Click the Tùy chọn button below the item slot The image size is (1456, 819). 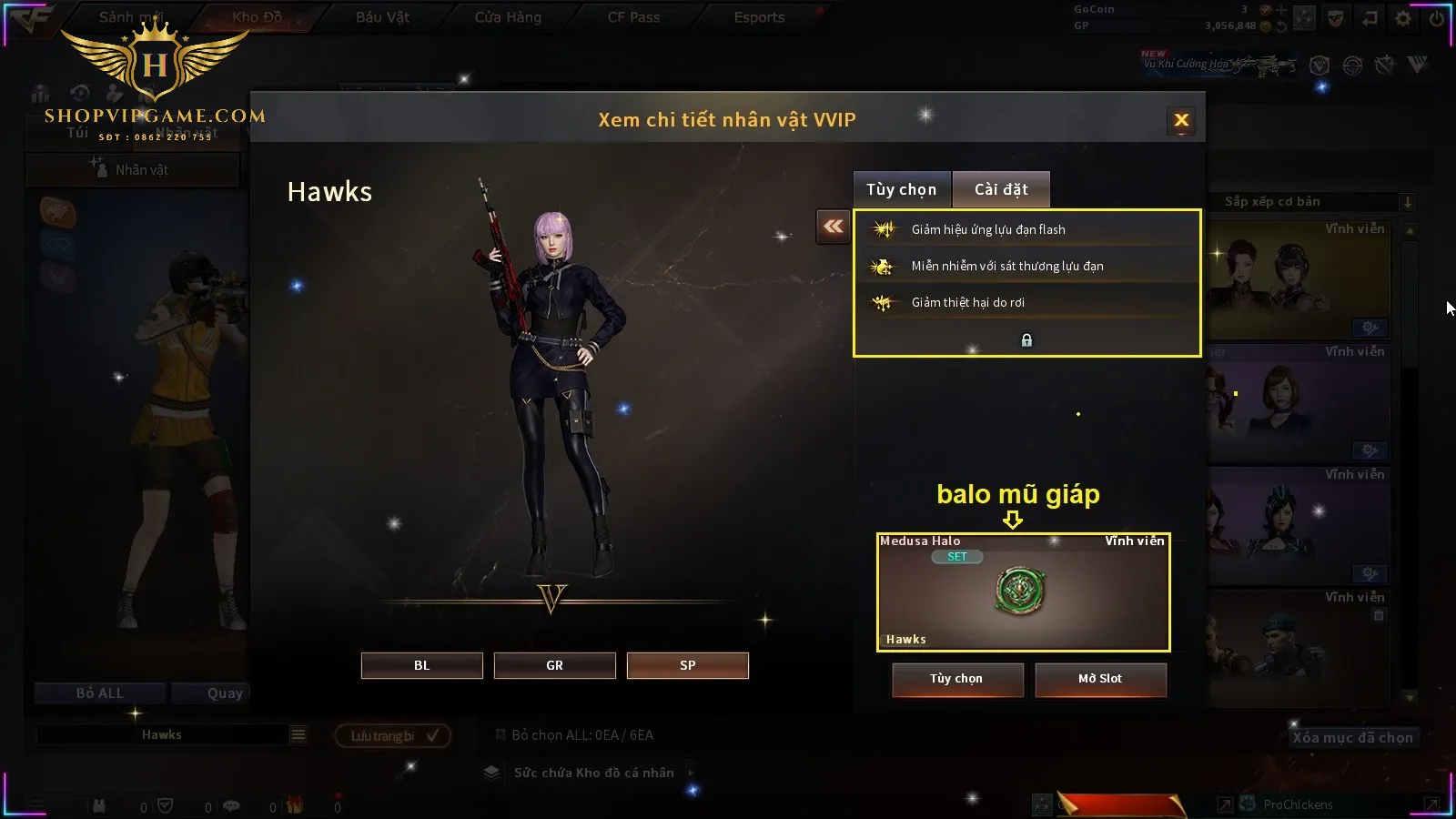point(956,679)
